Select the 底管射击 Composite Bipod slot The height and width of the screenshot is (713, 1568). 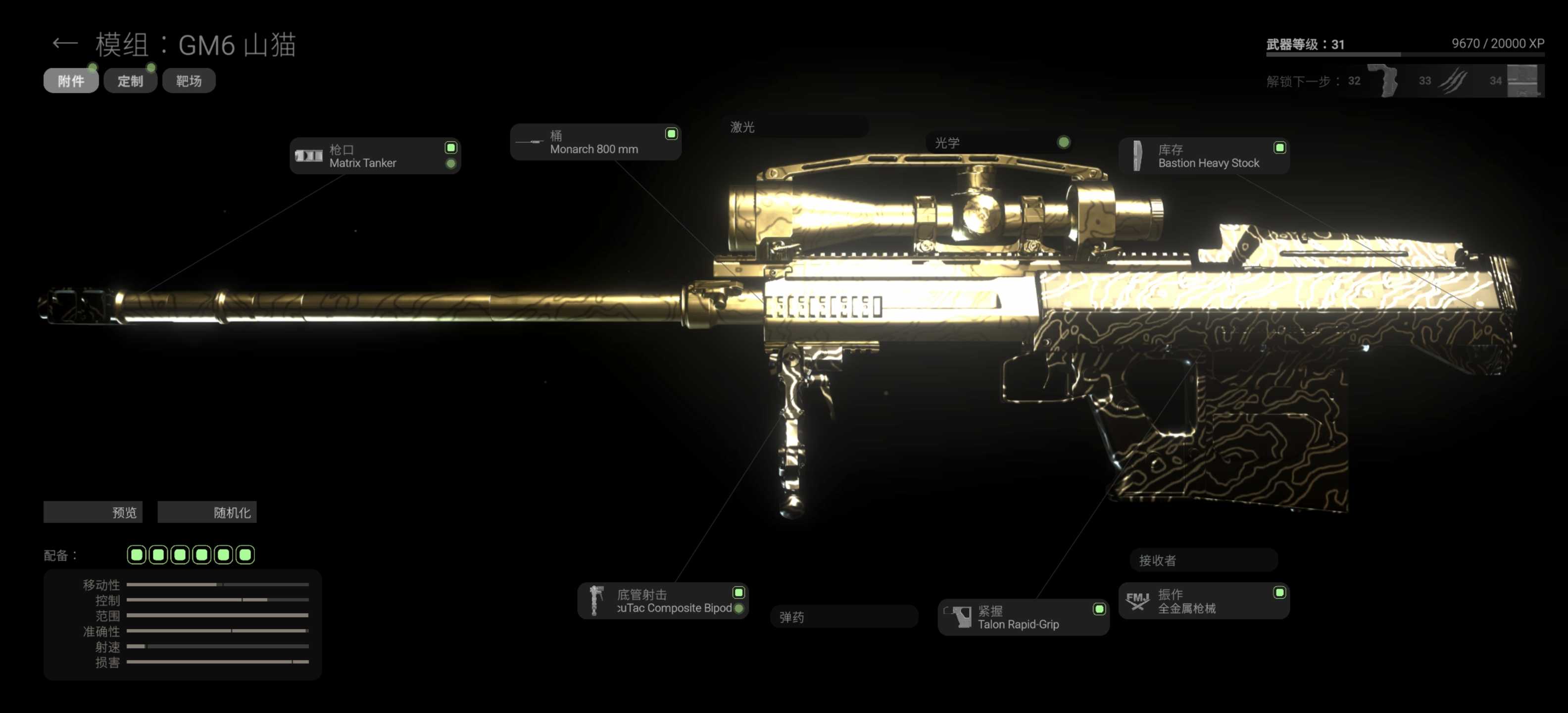coord(663,601)
